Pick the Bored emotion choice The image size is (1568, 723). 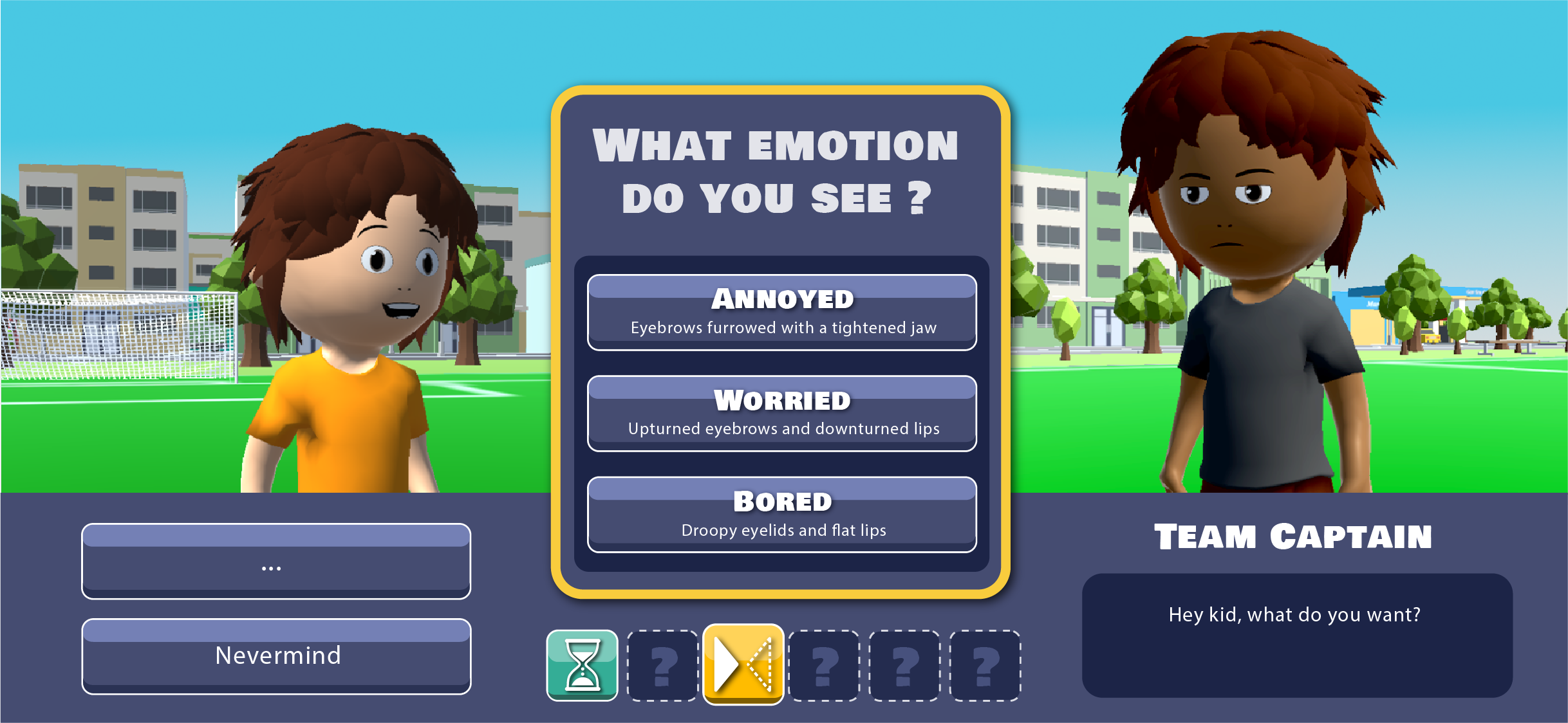pos(781,515)
